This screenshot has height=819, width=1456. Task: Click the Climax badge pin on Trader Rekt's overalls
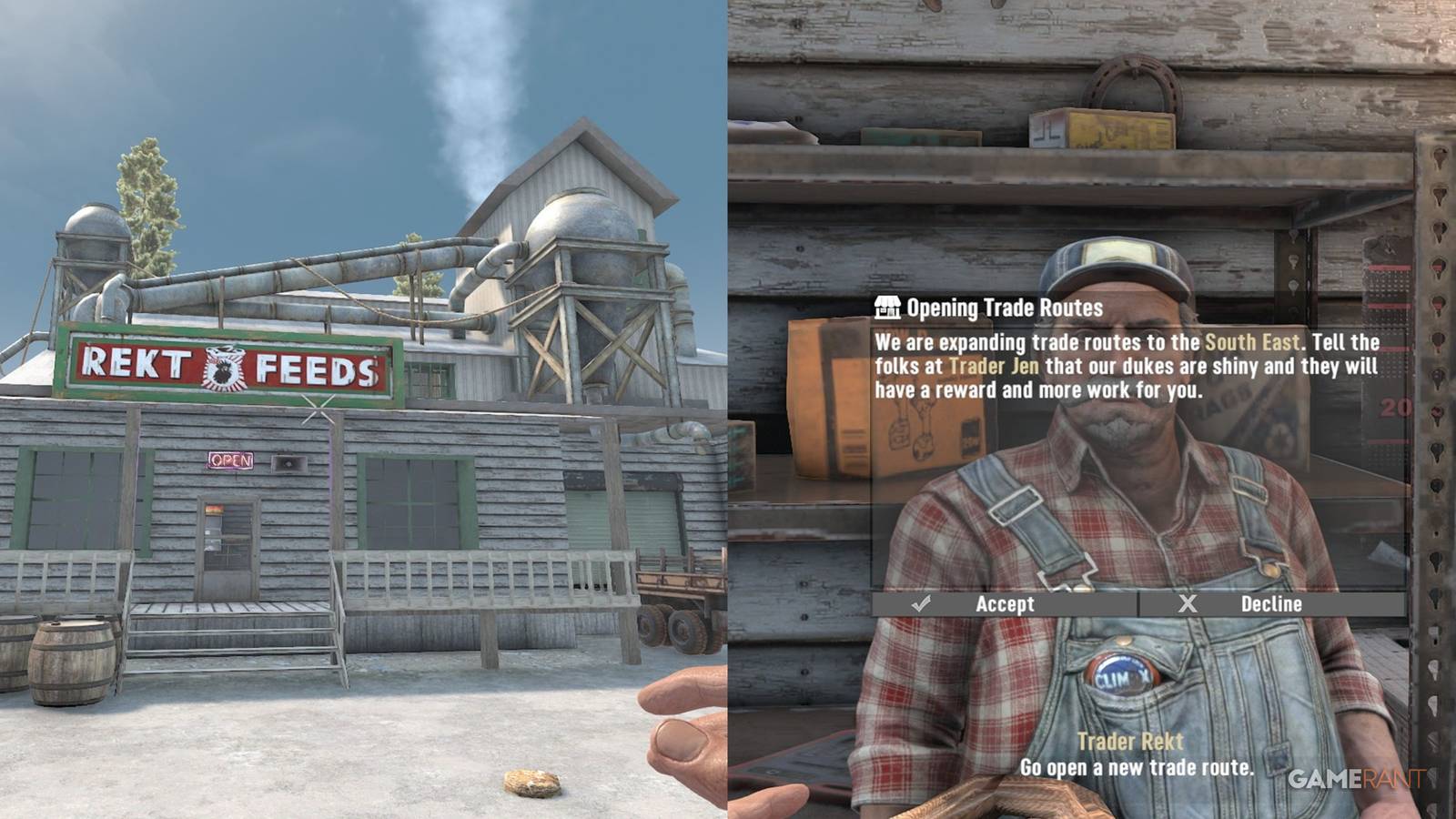tap(1123, 677)
